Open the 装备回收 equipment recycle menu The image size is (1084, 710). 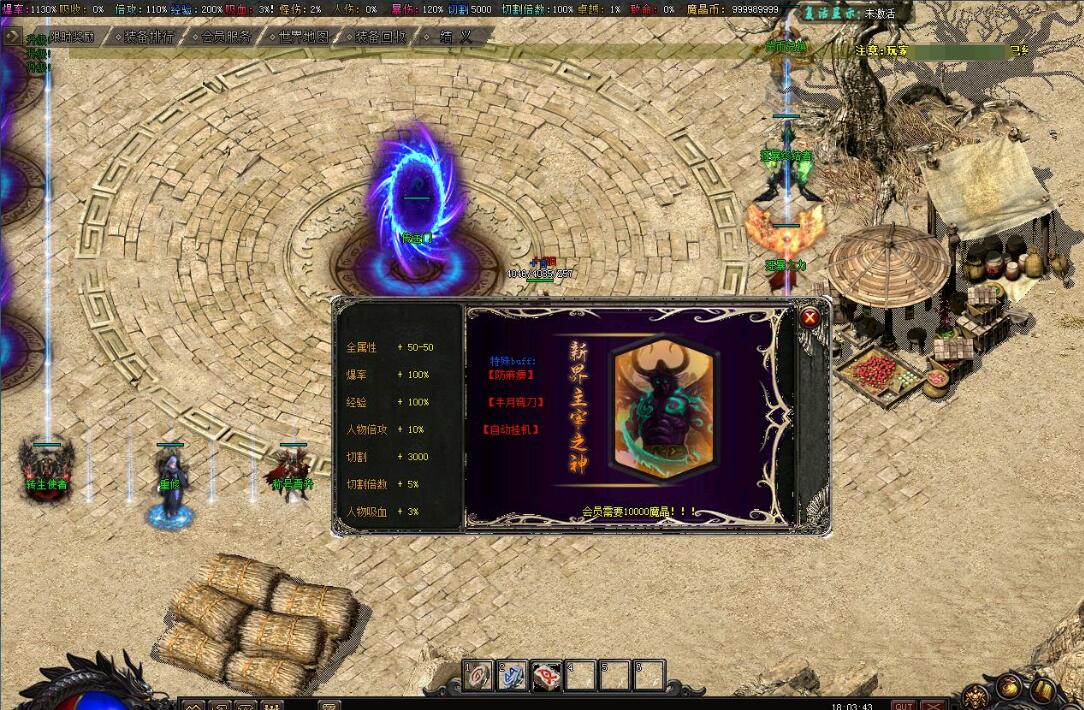click(377, 36)
